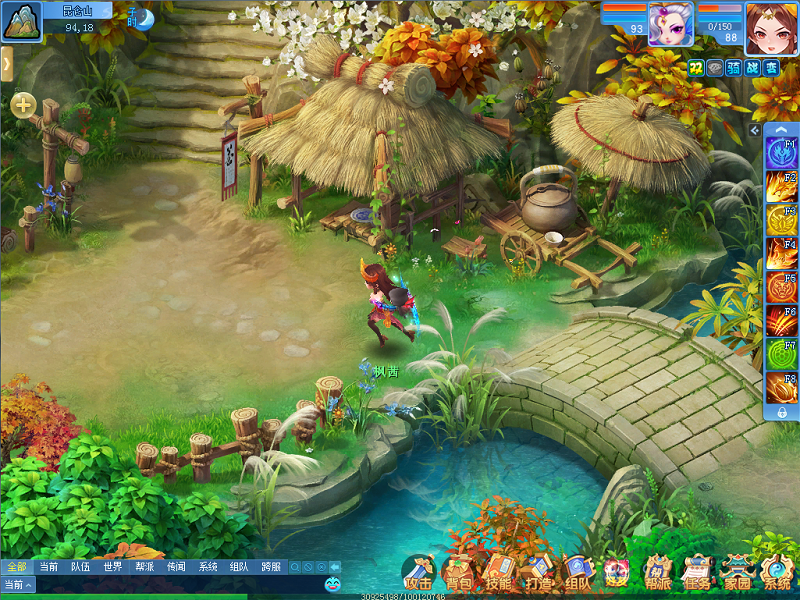
Task: Open the 帮派 guild panel
Action: coord(657,573)
